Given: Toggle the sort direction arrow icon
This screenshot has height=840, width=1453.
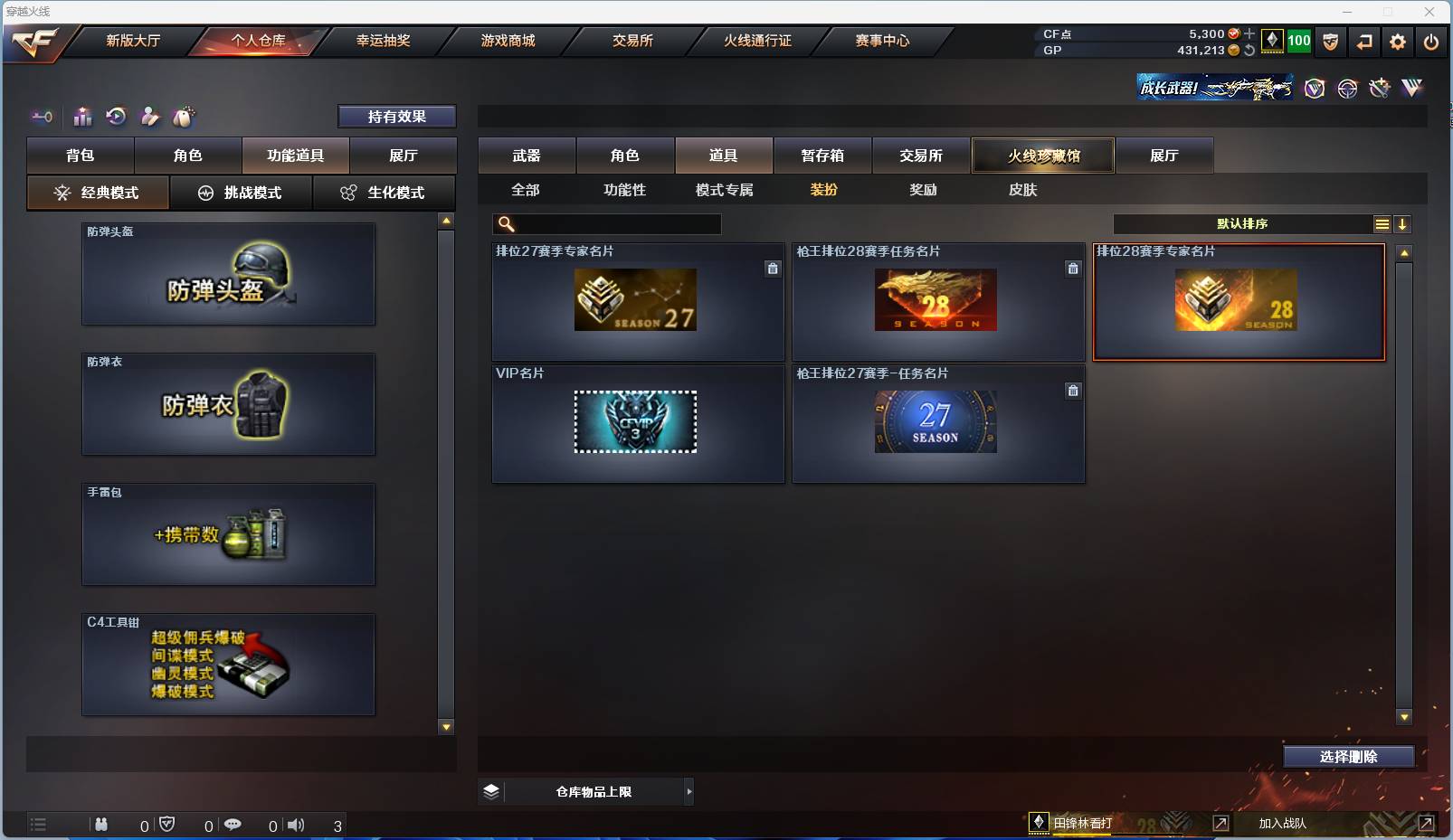Looking at the screenshot, I should click(1402, 223).
